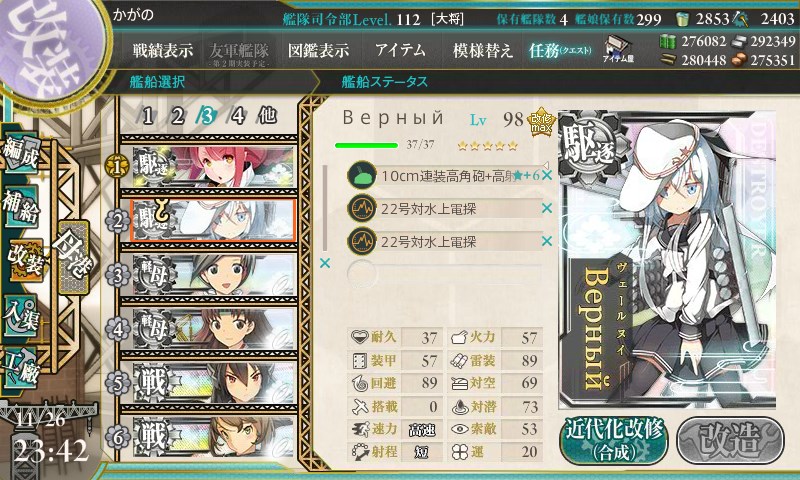
Task: Select the pink-haired destroyer in slot 1
Action: pyautogui.click(x=212, y=165)
